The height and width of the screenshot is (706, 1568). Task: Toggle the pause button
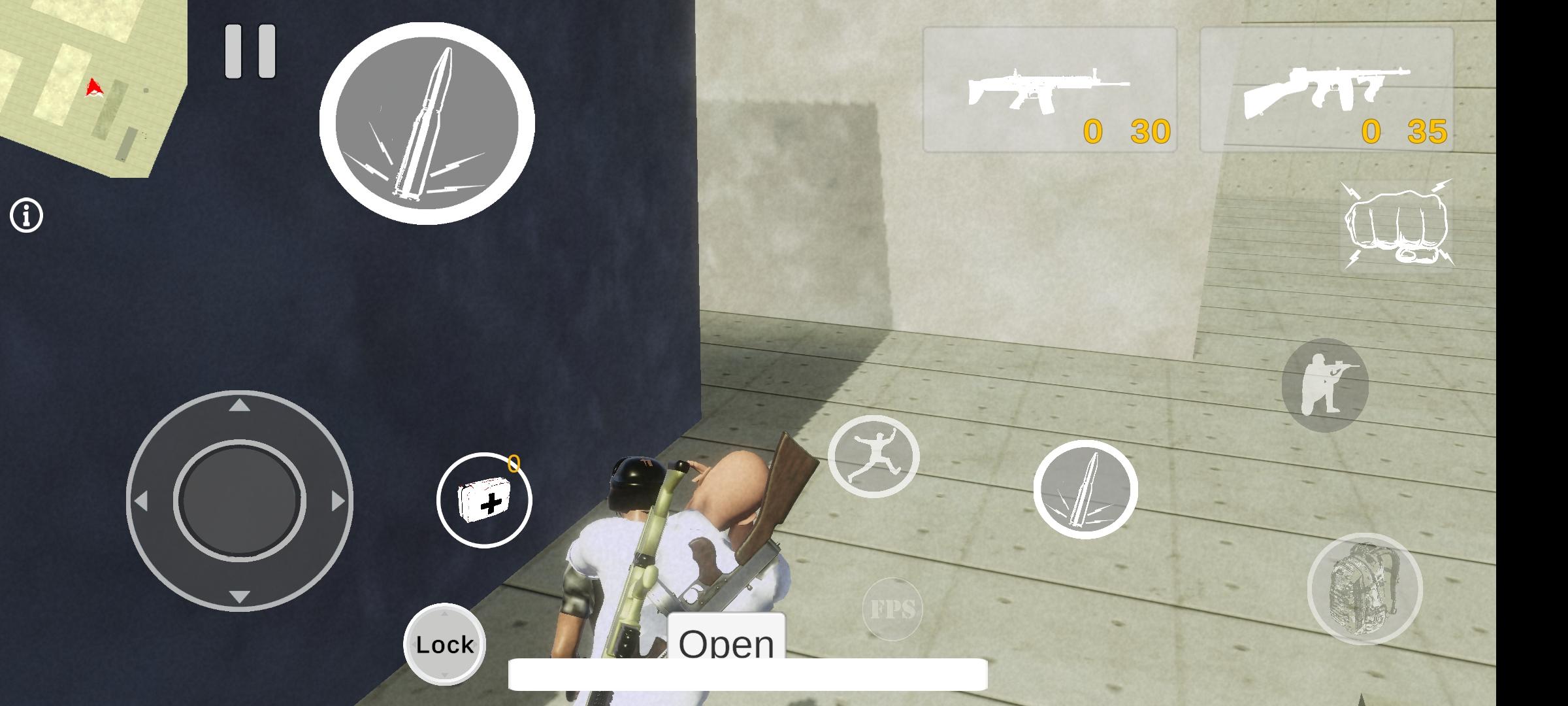250,52
